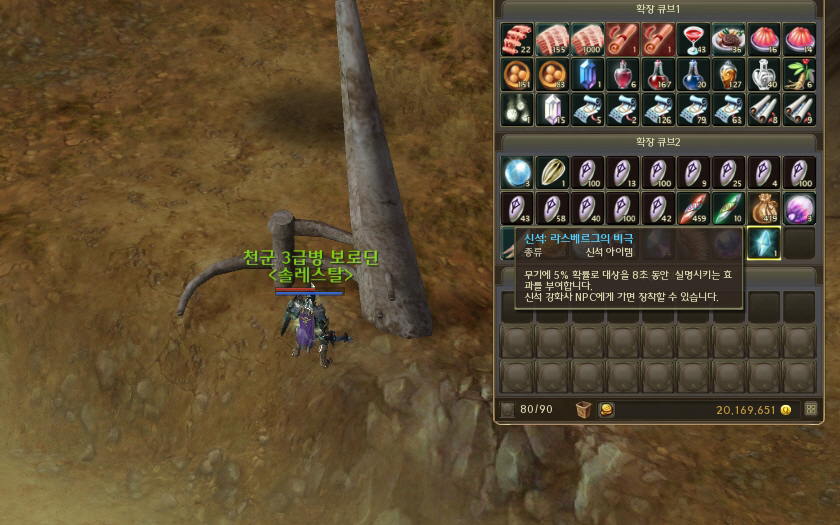This screenshot has height=525, width=840.
Task: Pick the orange swirl flask of 127
Action: pos(728,75)
